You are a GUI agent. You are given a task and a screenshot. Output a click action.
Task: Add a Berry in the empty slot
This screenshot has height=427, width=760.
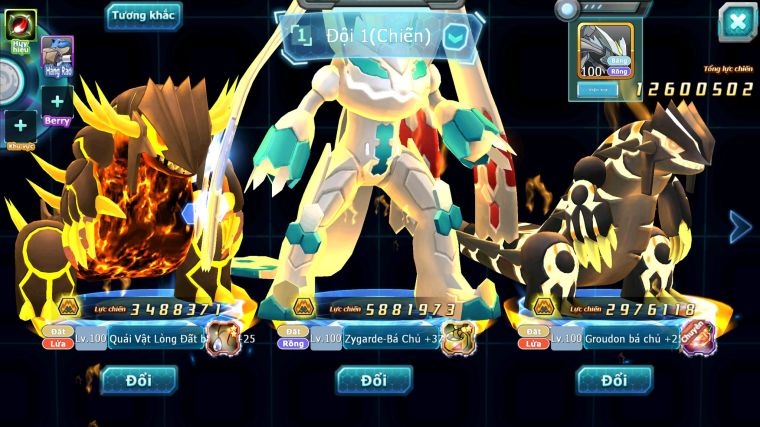[57, 102]
